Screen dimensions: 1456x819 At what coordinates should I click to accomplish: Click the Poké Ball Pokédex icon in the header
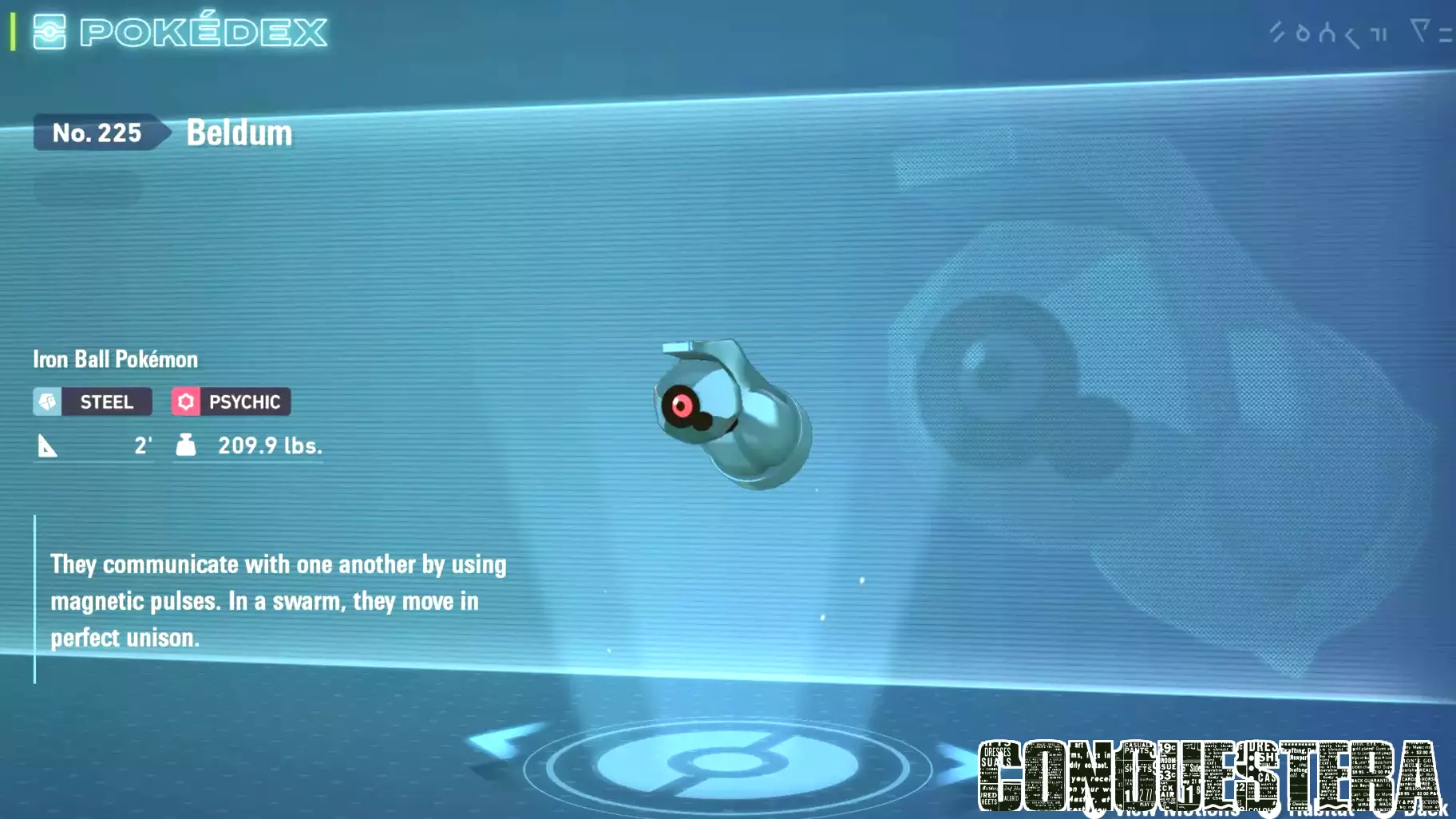click(49, 31)
